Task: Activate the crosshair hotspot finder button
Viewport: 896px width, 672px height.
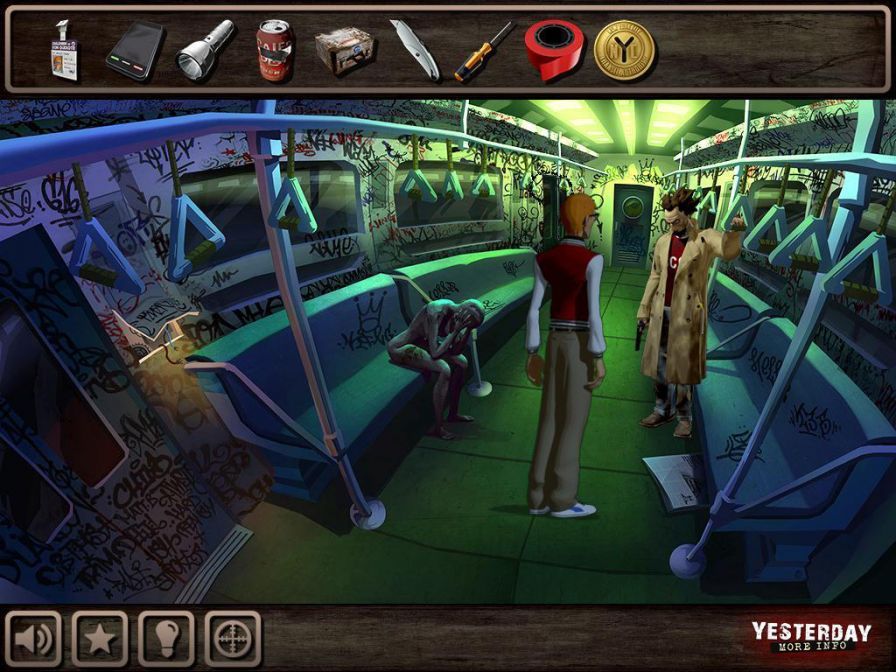Action: click(x=232, y=639)
